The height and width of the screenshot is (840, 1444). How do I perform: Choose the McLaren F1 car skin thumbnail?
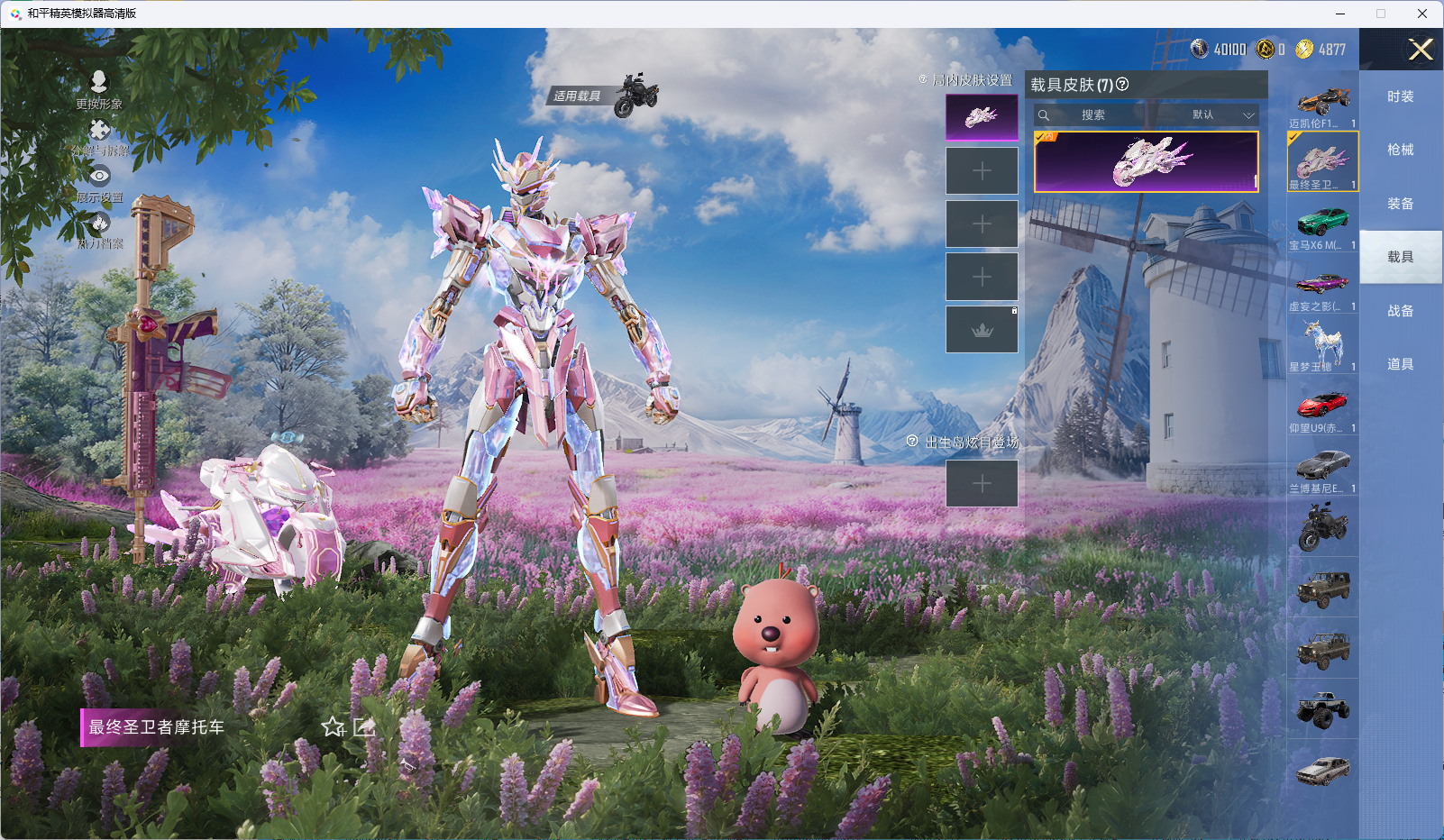[x=1322, y=101]
